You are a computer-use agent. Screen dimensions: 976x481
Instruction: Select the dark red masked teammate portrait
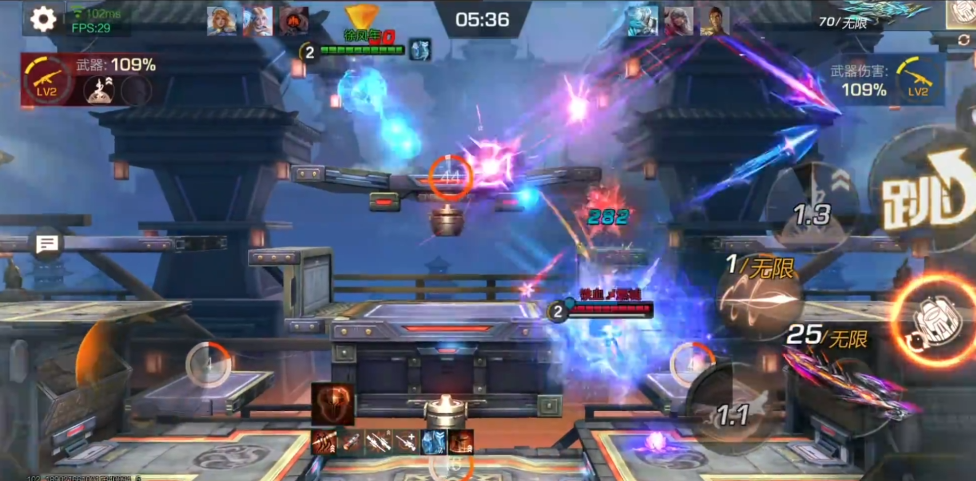[293, 21]
